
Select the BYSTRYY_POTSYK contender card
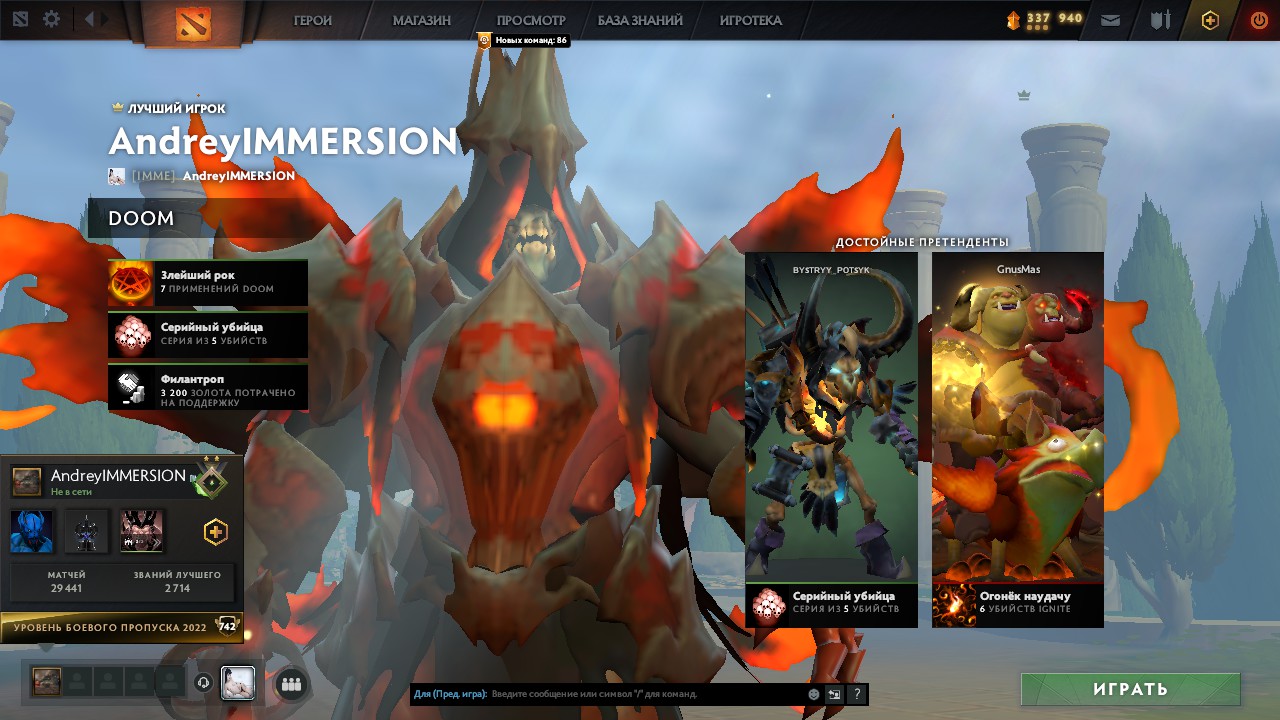pos(831,420)
